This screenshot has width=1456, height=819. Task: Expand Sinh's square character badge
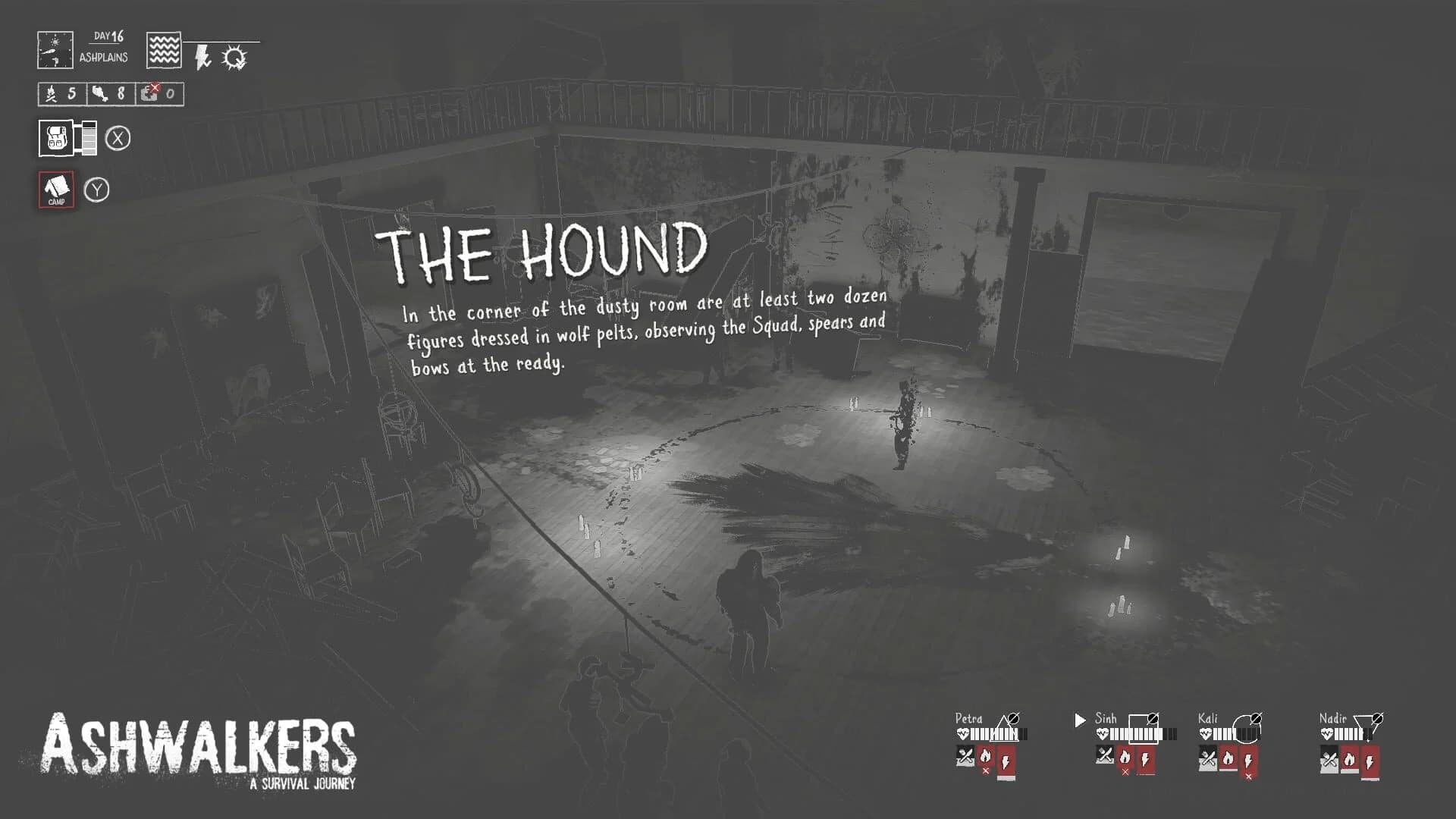pyautogui.click(x=1143, y=729)
